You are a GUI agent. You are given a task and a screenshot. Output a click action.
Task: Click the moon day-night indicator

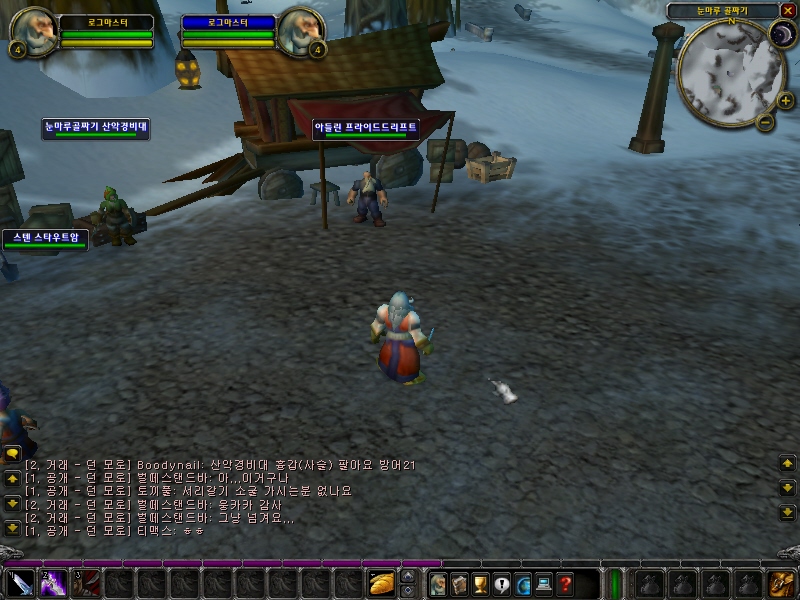pos(781,36)
